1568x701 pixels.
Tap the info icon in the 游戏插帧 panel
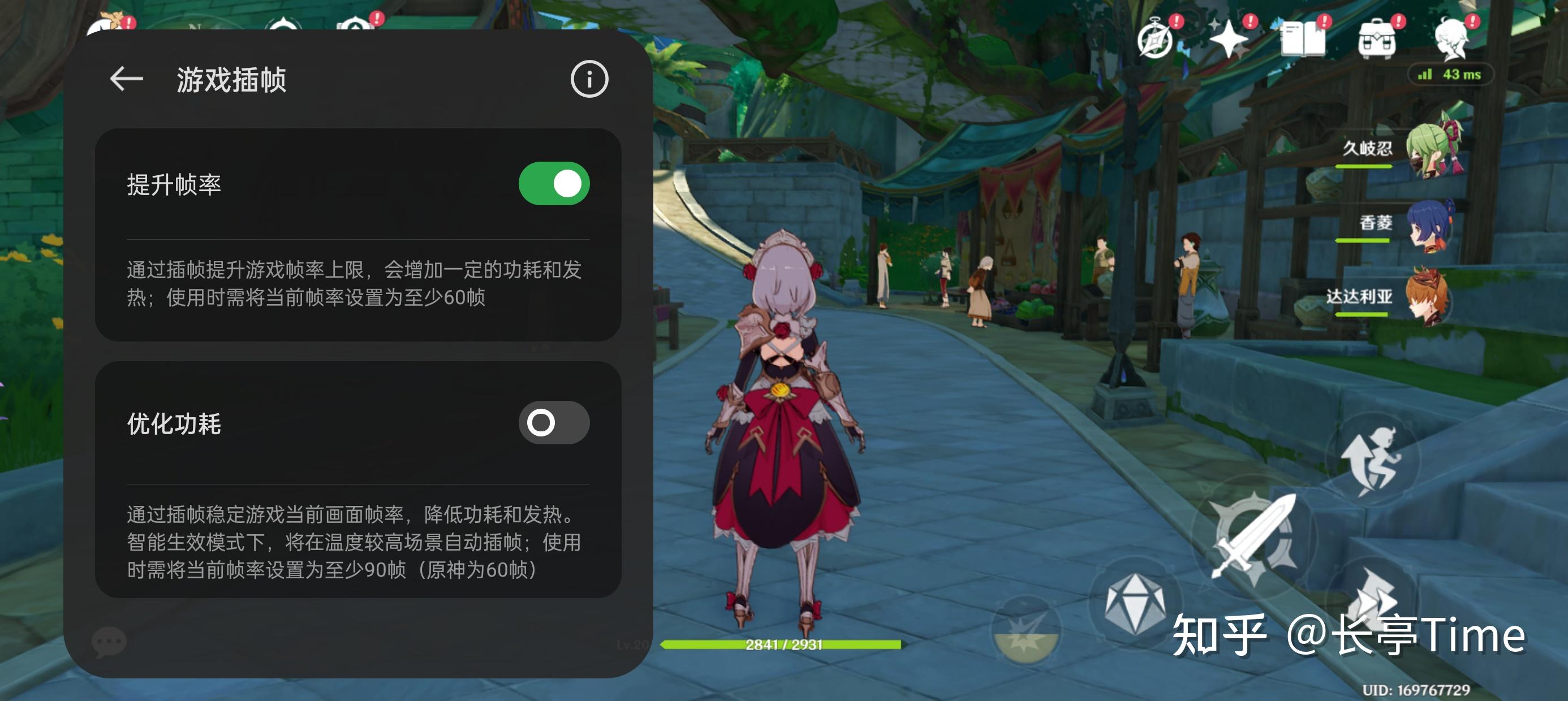point(590,78)
